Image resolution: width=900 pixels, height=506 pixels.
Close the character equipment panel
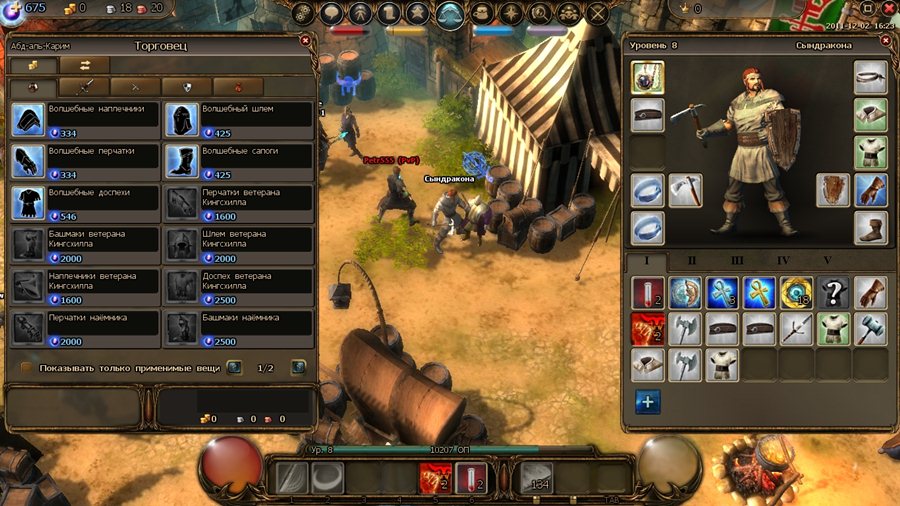[886, 41]
